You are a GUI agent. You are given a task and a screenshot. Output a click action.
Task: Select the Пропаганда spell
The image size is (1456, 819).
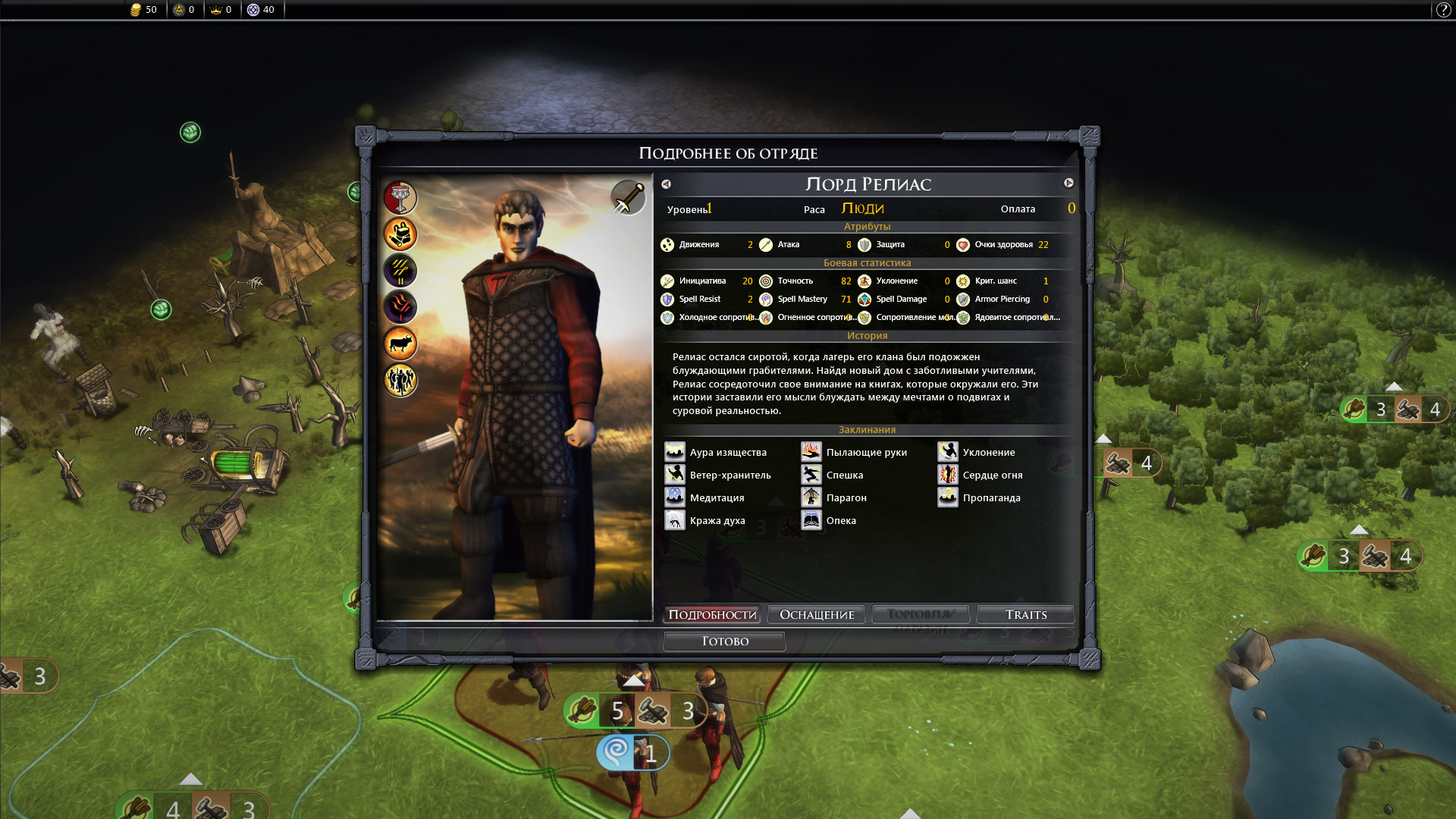pyautogui.click(x=980, y=498)
